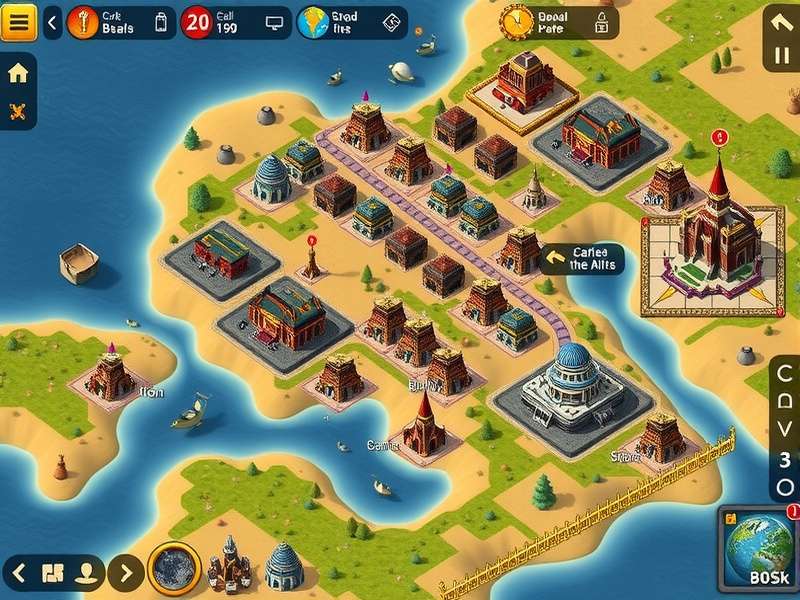Click the puzzle-piece map icon
Screen dimensions: 800x600
click(53, 573)
